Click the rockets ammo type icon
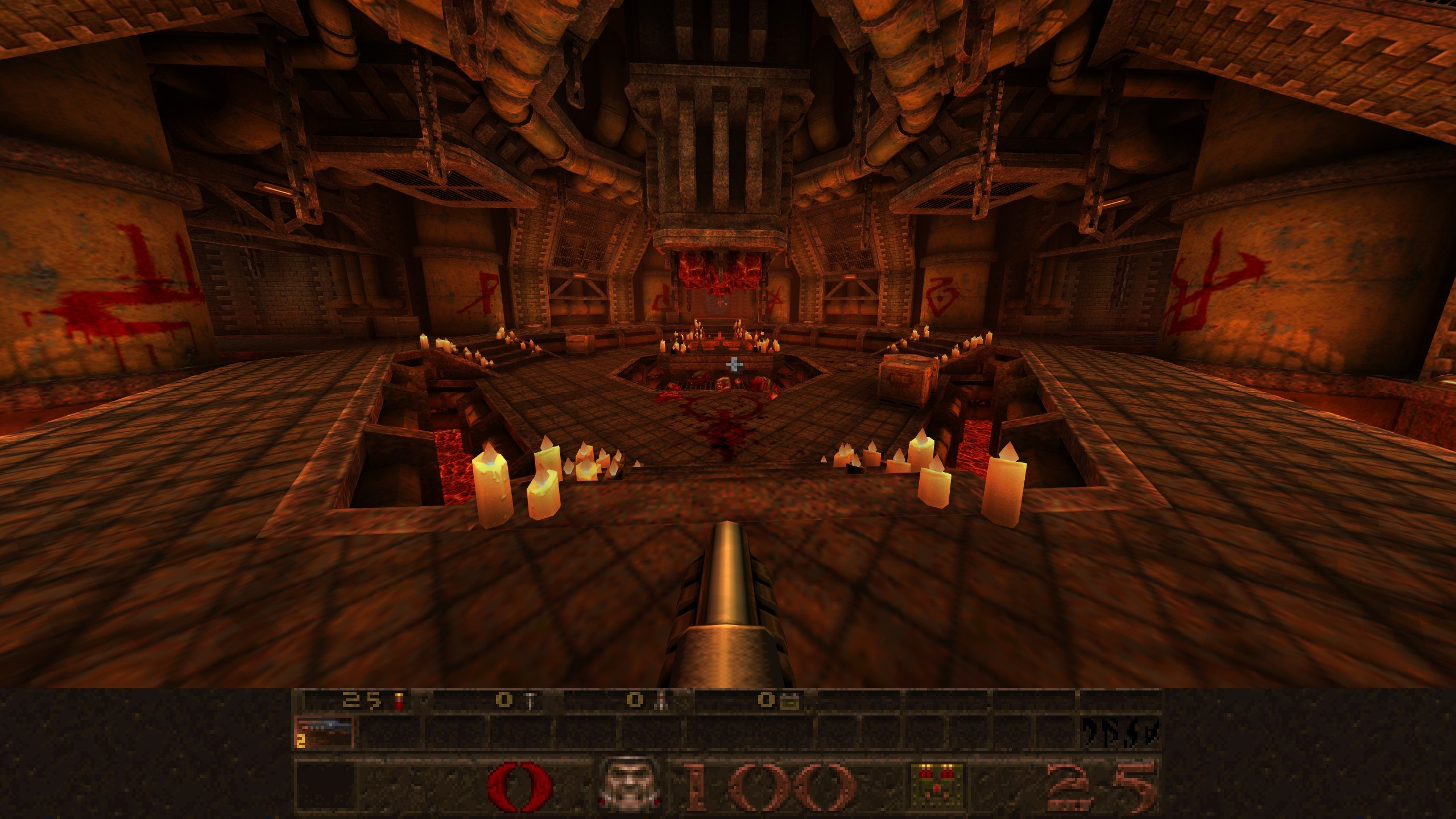1456x819 pixels. (661, 701)
